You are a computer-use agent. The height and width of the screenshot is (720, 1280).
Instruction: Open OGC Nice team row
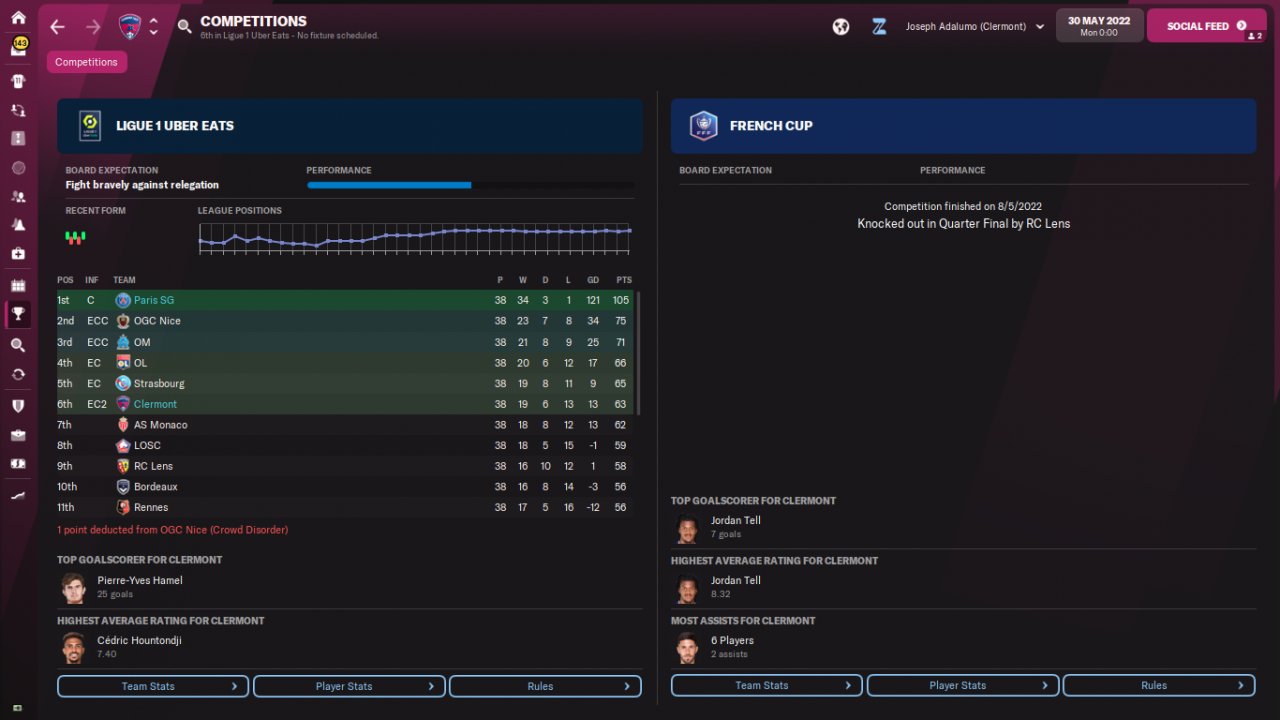157,321
